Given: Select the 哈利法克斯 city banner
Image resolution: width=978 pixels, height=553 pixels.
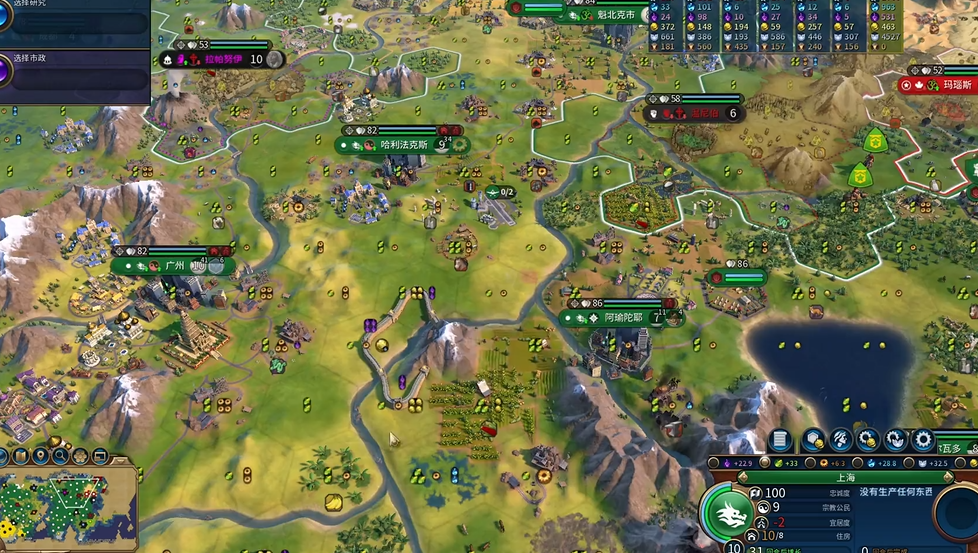Looking at the screenshot, I should [403, 145].
